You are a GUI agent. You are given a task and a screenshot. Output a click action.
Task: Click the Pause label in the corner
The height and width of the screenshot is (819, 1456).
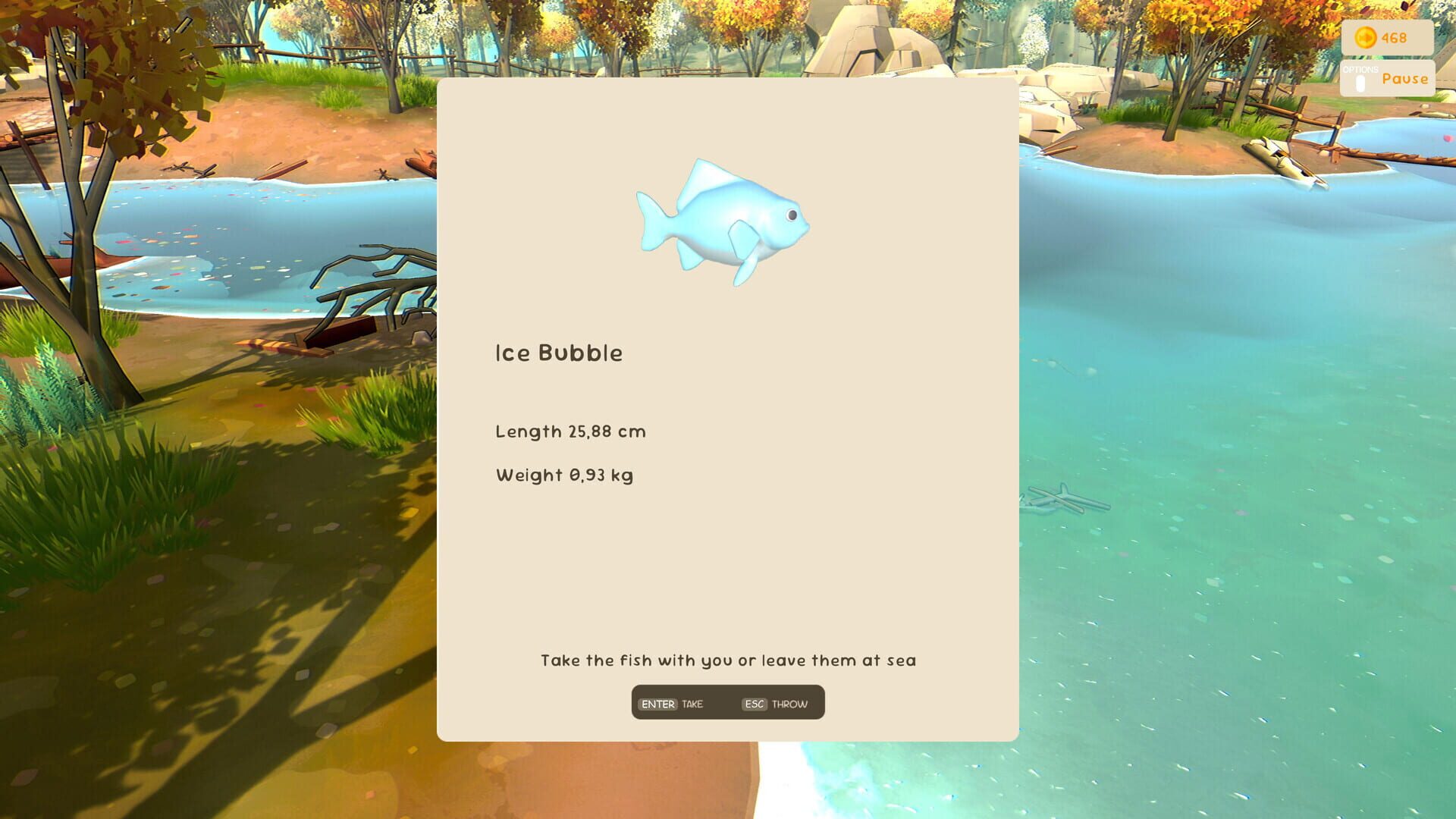(1404, 78)
